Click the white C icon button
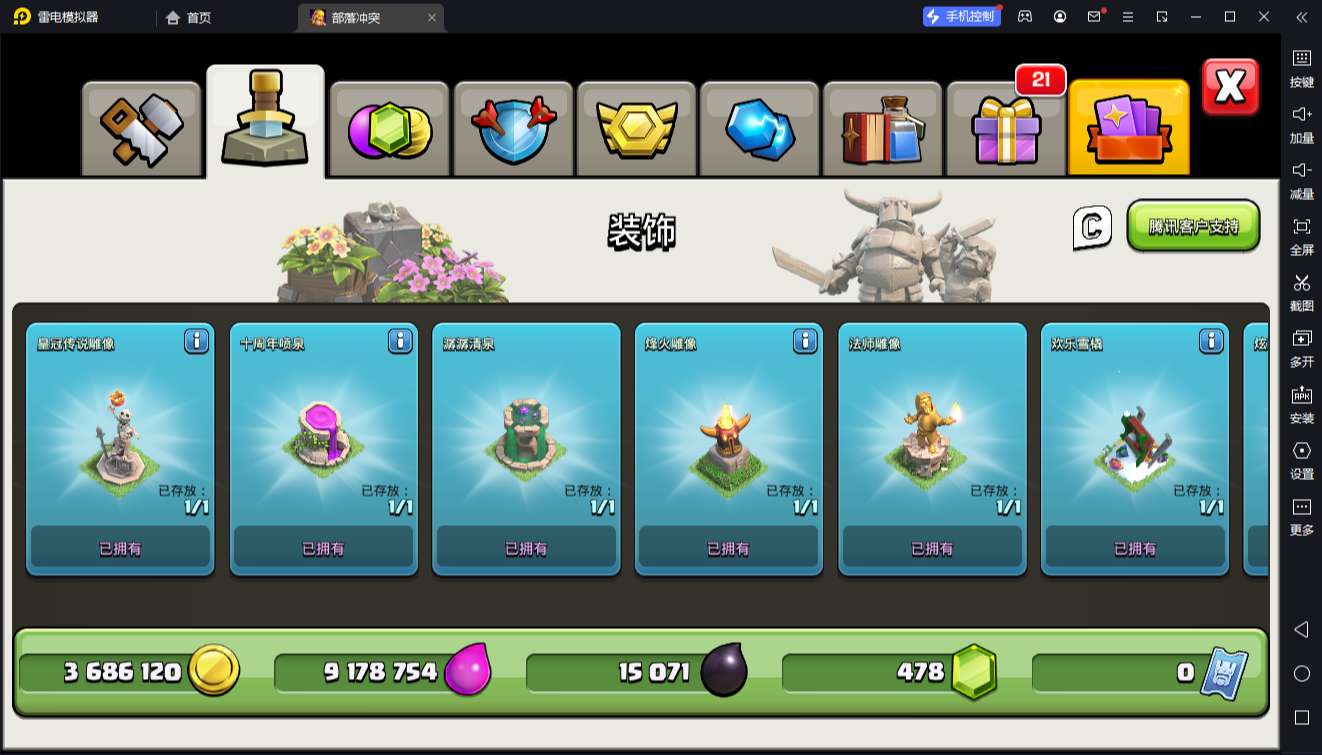 point(1092,227)
